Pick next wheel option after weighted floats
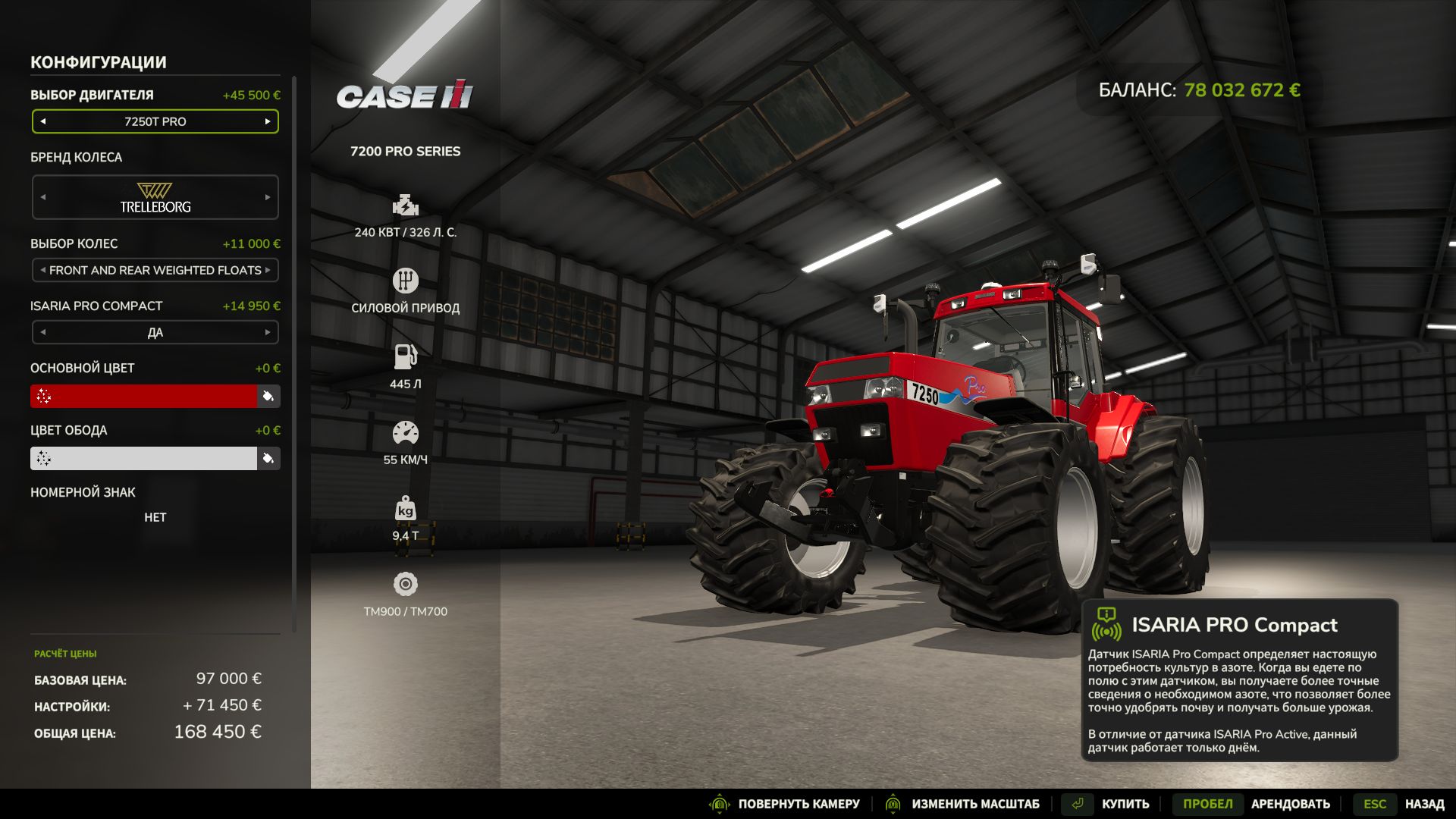This screenshot has width=1456, height=819. pyautogui.click(x=268, y=270)
